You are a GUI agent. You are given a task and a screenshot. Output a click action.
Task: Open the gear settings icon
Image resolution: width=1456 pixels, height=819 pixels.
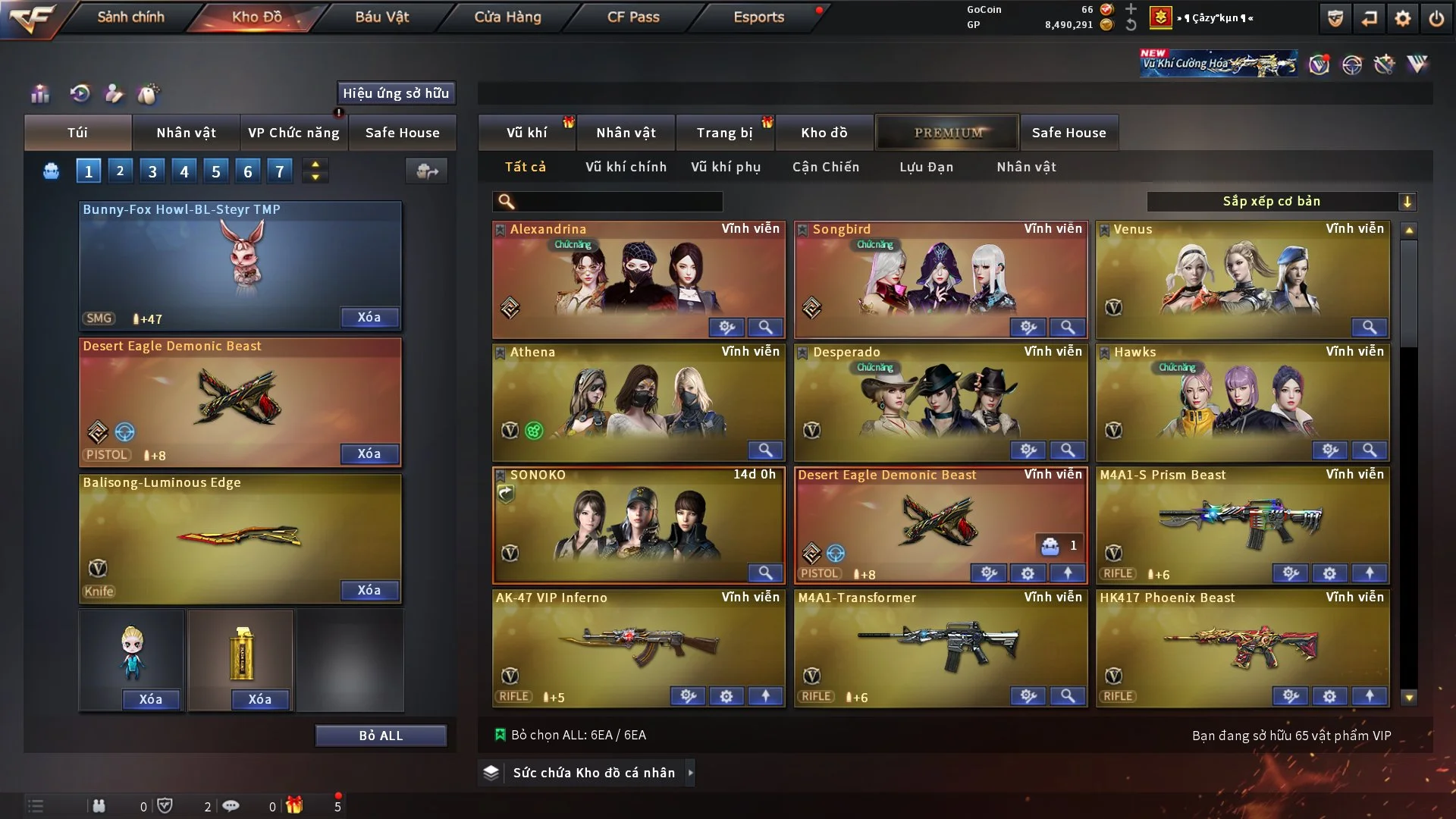click(x=1402, y=18)
